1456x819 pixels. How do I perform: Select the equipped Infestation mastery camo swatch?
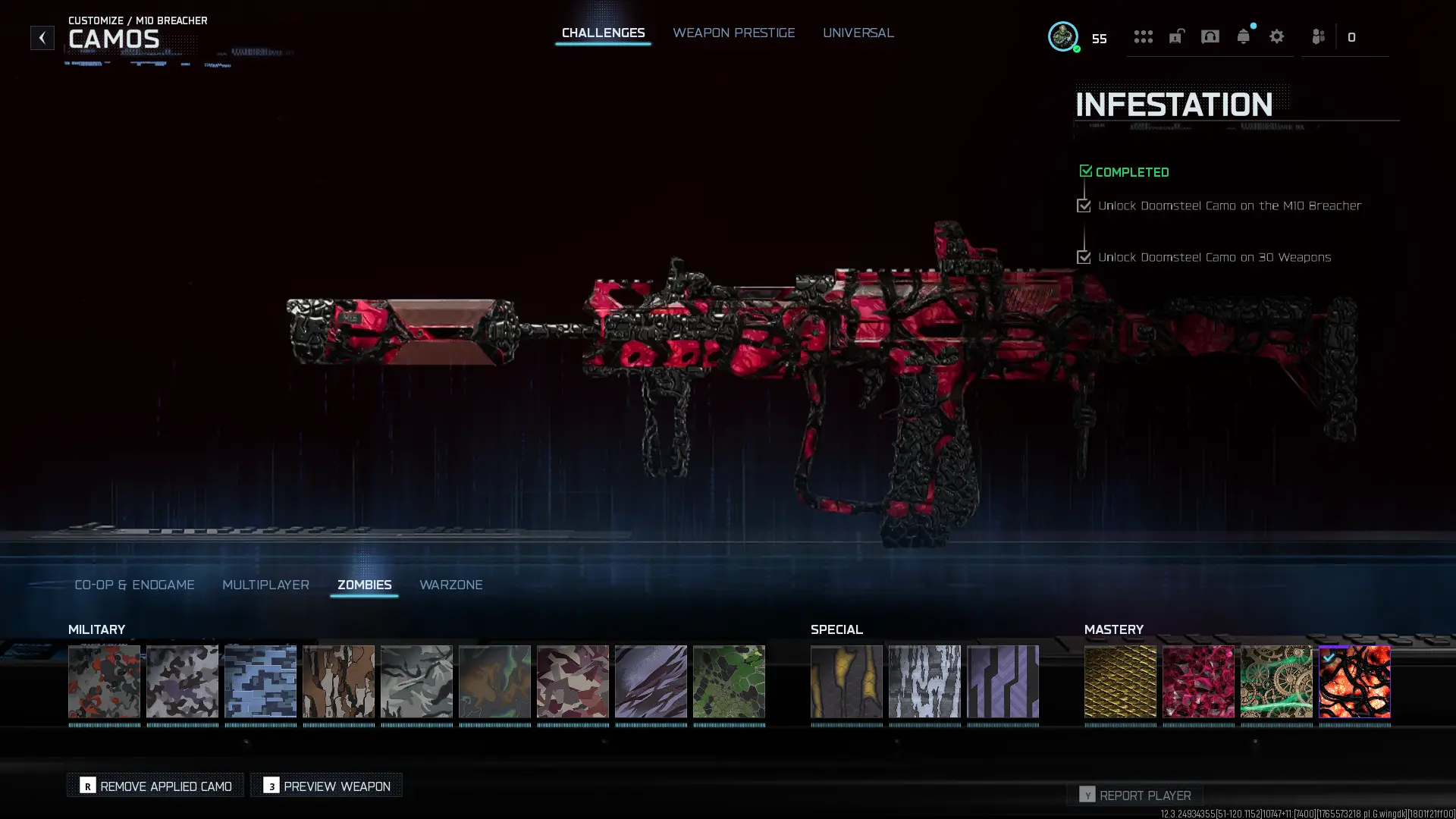click(x=1354, y=682)
